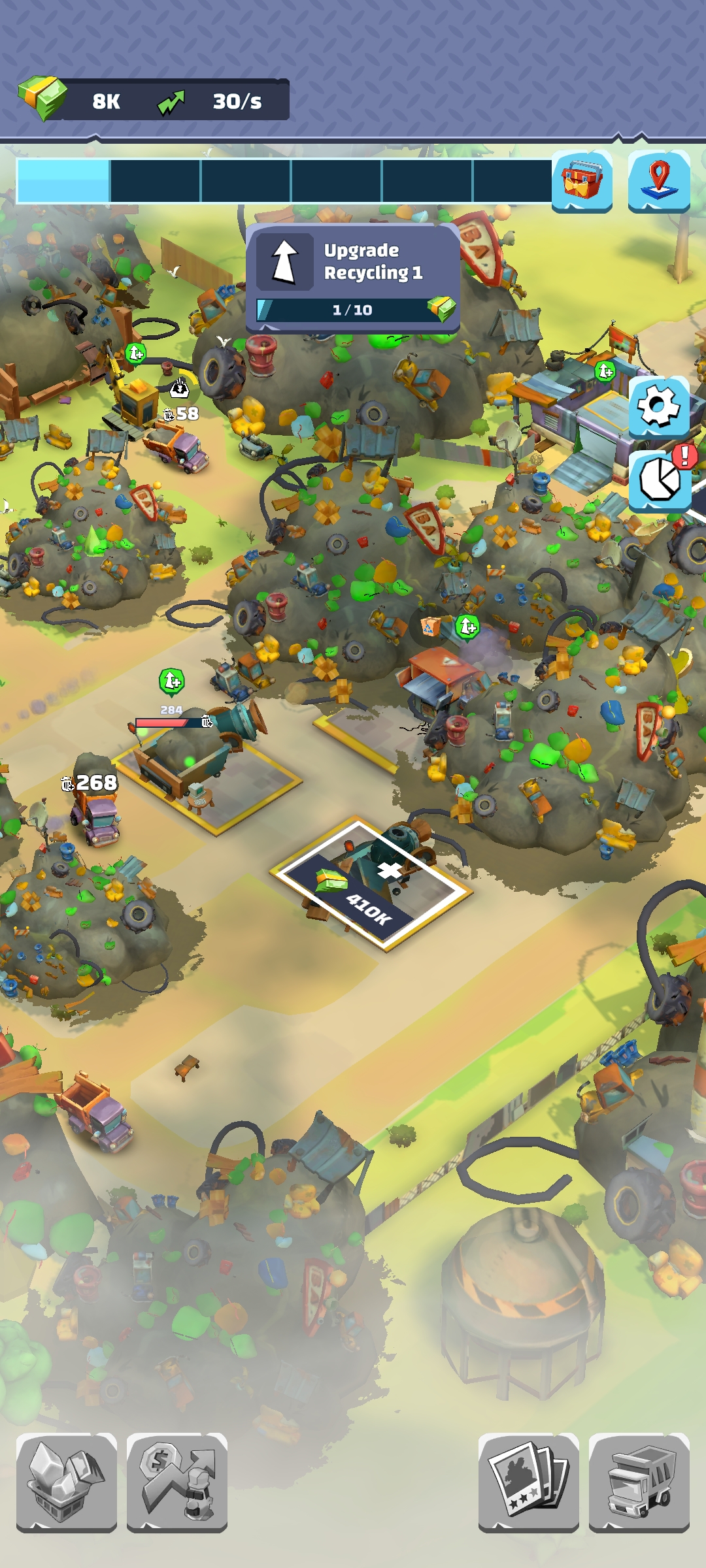706x1568 pixels.
Task: Open the gear settings button
Action: [x=659, y=406]
